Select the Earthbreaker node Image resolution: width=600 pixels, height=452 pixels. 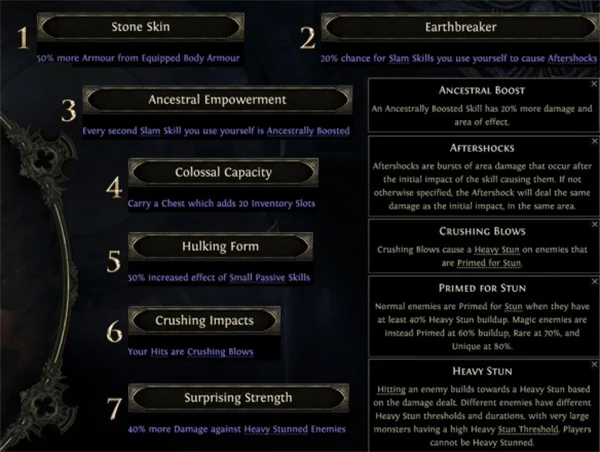pos(462,26)
